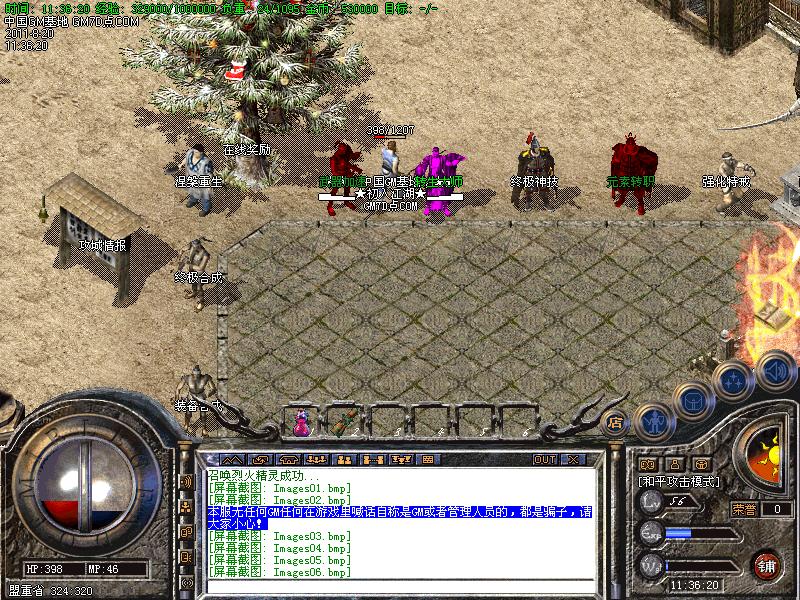Select the pink potion in belt slot 1
This screenshot has width=800, height=600.
pos(301,422)
